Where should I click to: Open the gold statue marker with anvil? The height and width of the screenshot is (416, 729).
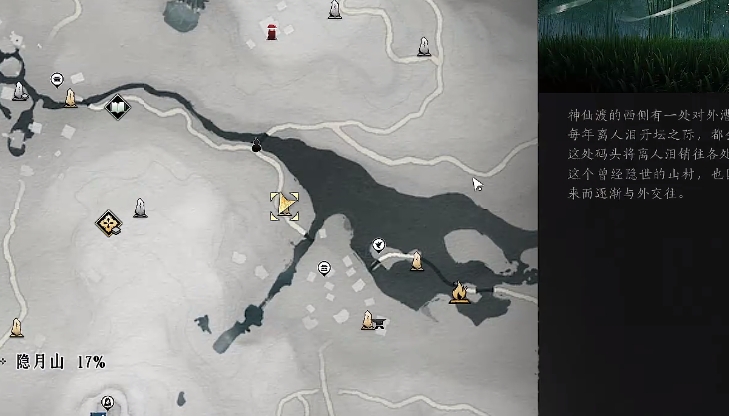(x=370, y=320)
